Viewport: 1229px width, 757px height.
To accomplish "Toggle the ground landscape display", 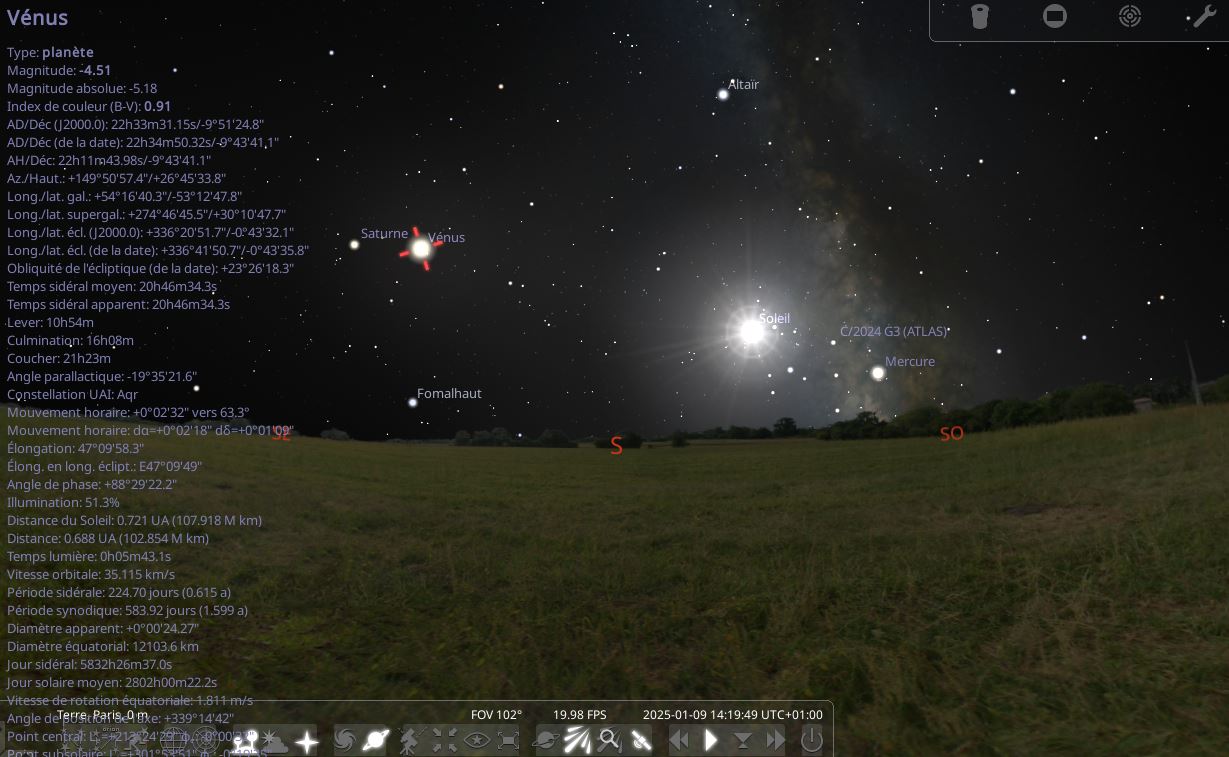I will coord(244,741).
